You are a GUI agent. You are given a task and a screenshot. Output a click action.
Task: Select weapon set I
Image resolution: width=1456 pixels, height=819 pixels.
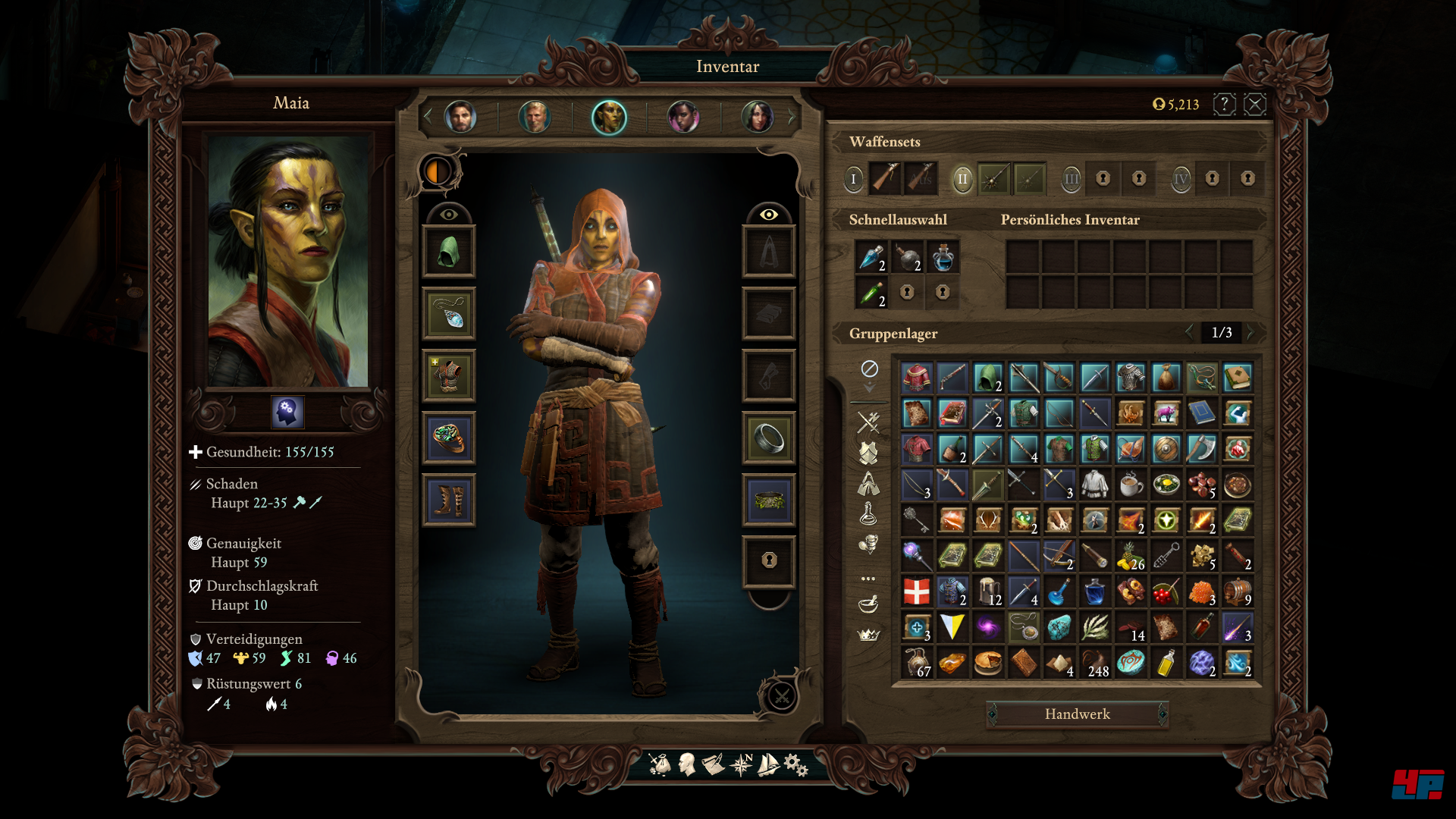[853, 179]
